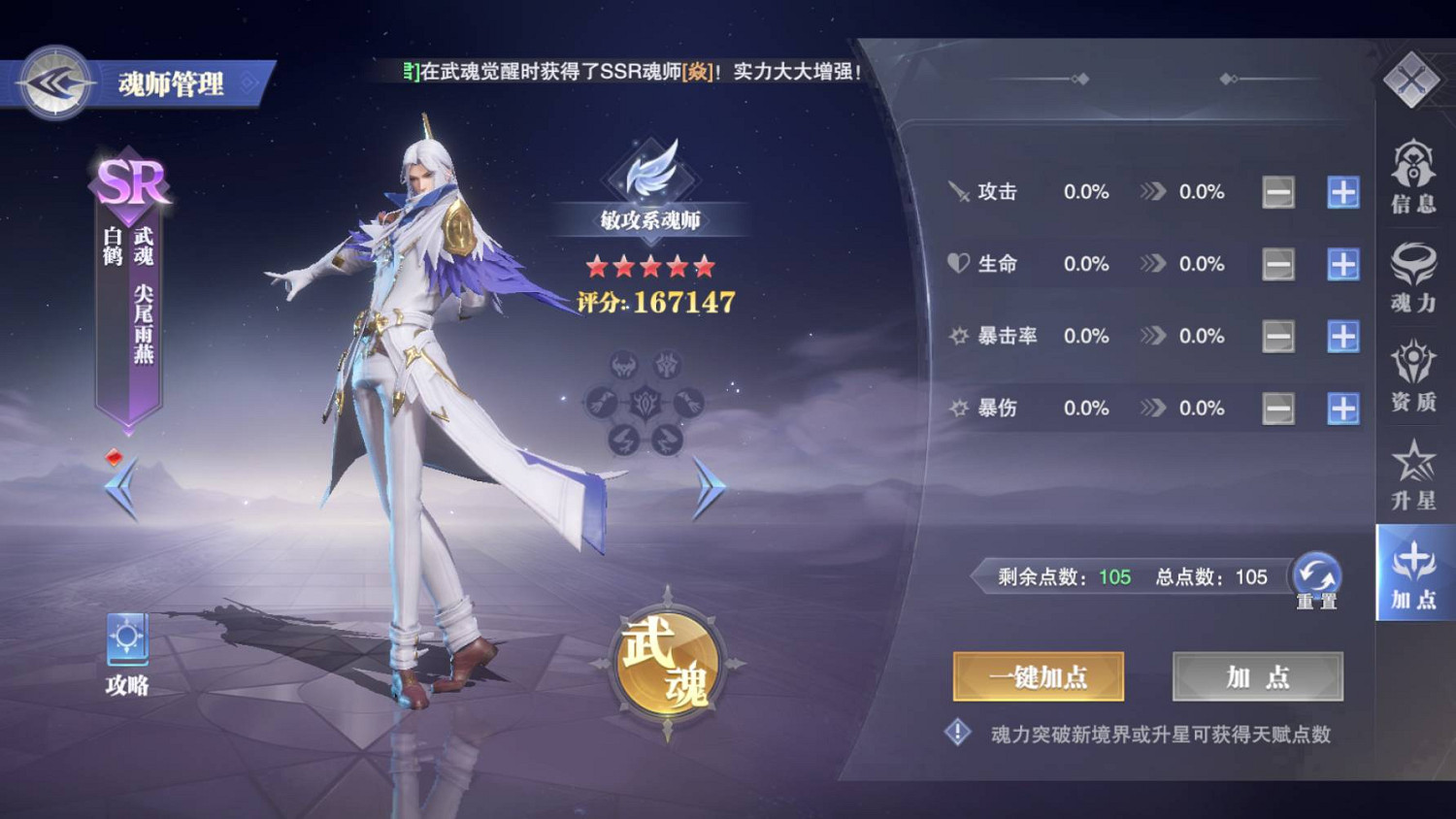Open the 升星 star ascension panel
Viewport: 1456px width, 819px height.
[x=1413, y=477]
